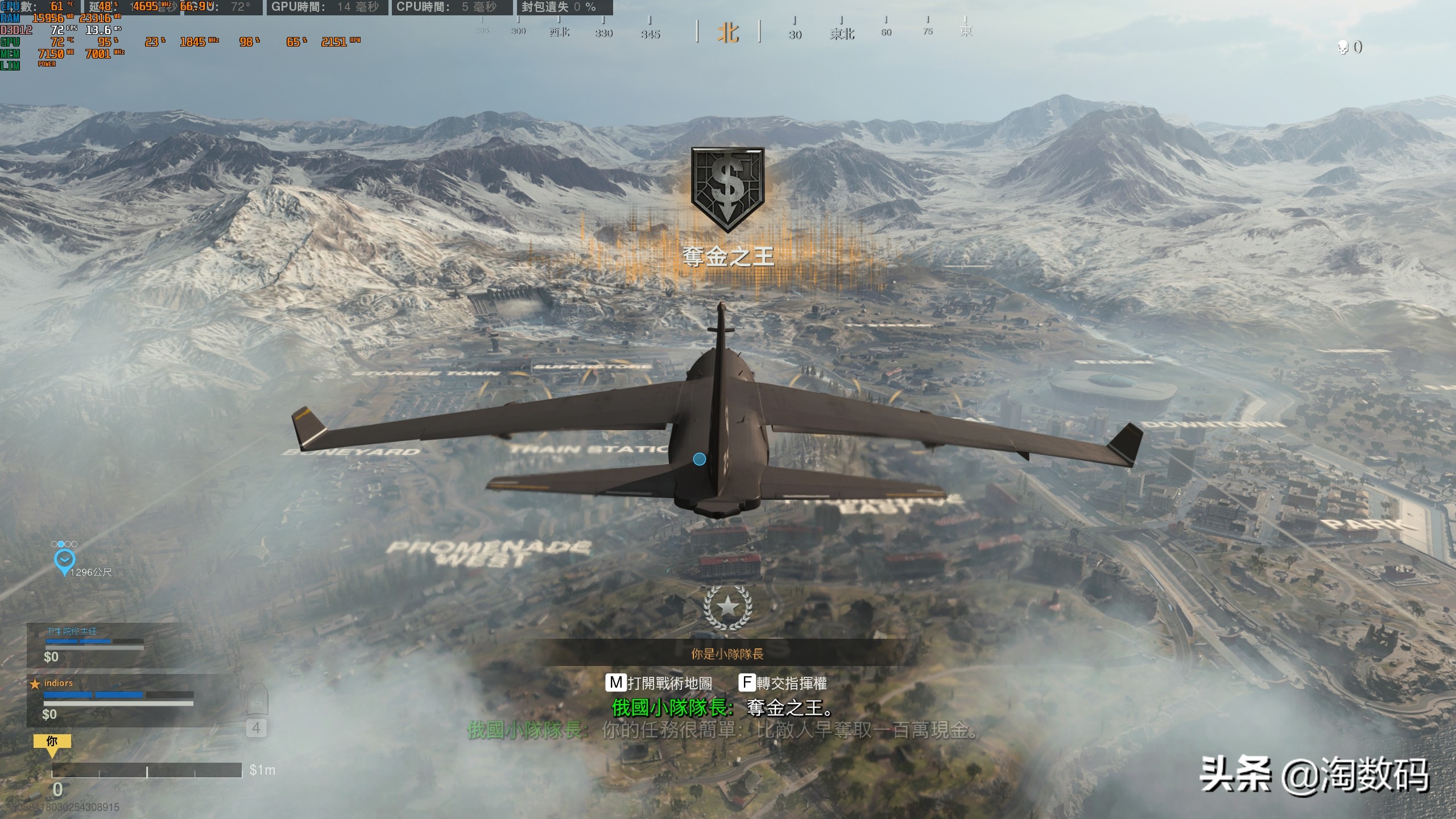This screenshot has height=819, width=1456.
Task: Select teammate 卫生院修主任 in the squad list
Action: click(72, 631)
